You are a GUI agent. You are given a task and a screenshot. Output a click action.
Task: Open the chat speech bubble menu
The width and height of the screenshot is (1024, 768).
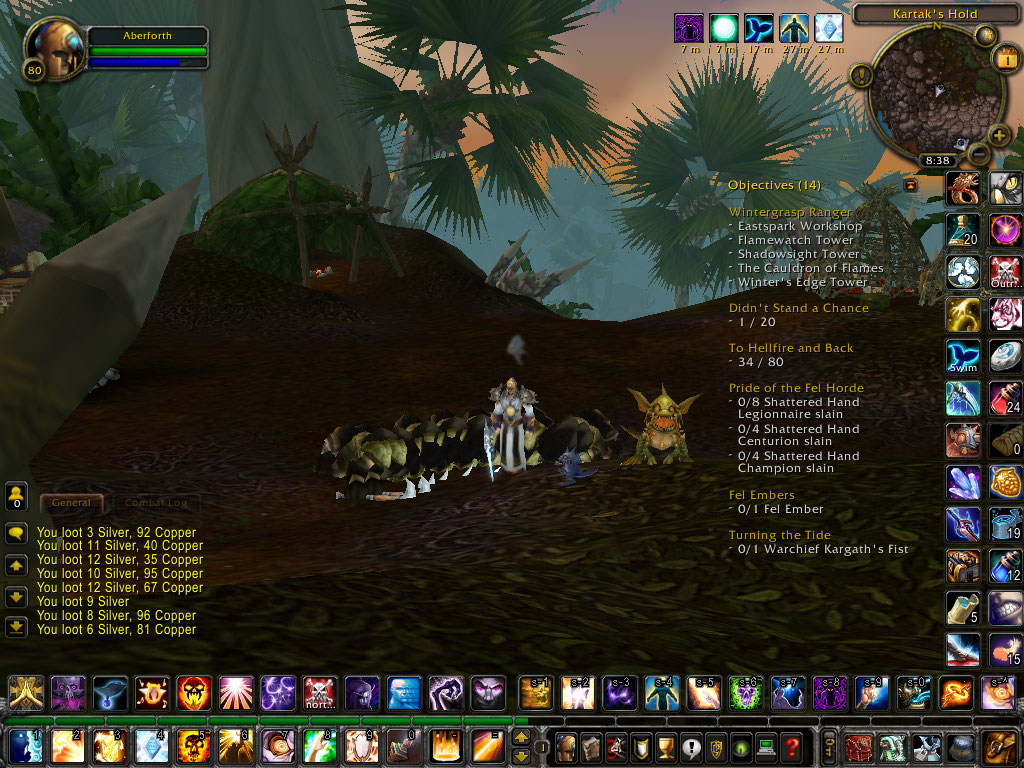pyautogui.click(x=16, y=533)
